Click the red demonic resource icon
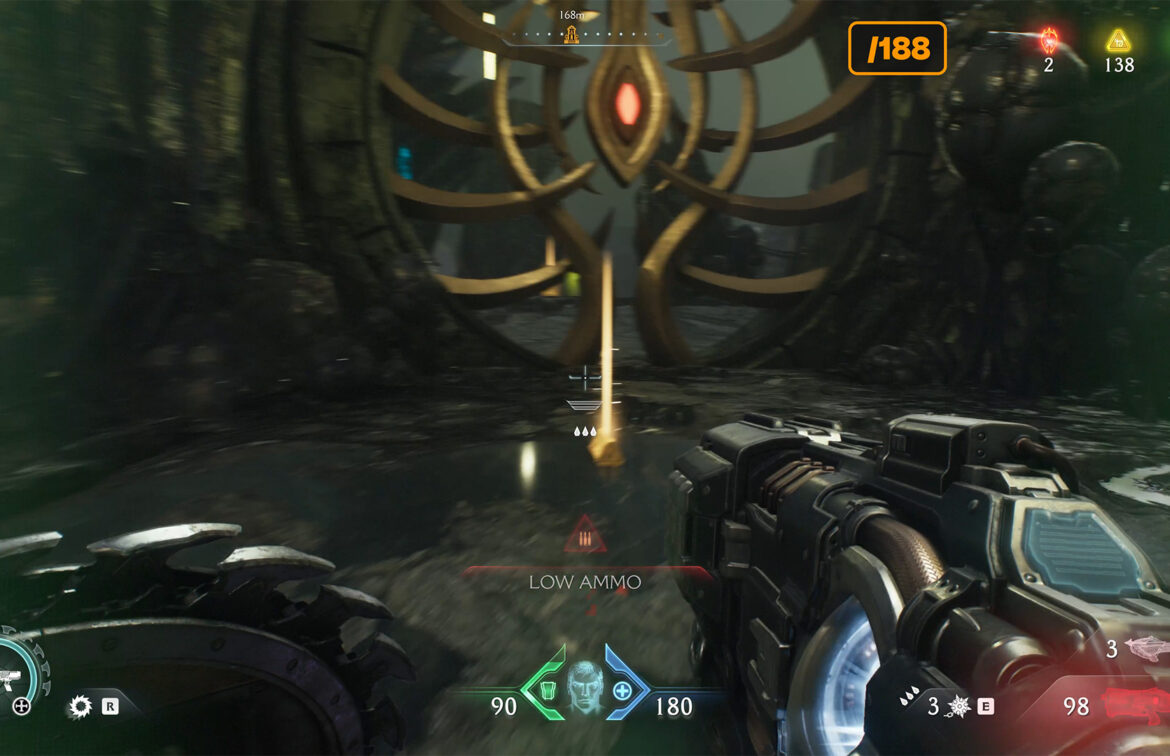 tap(1049, 41)
